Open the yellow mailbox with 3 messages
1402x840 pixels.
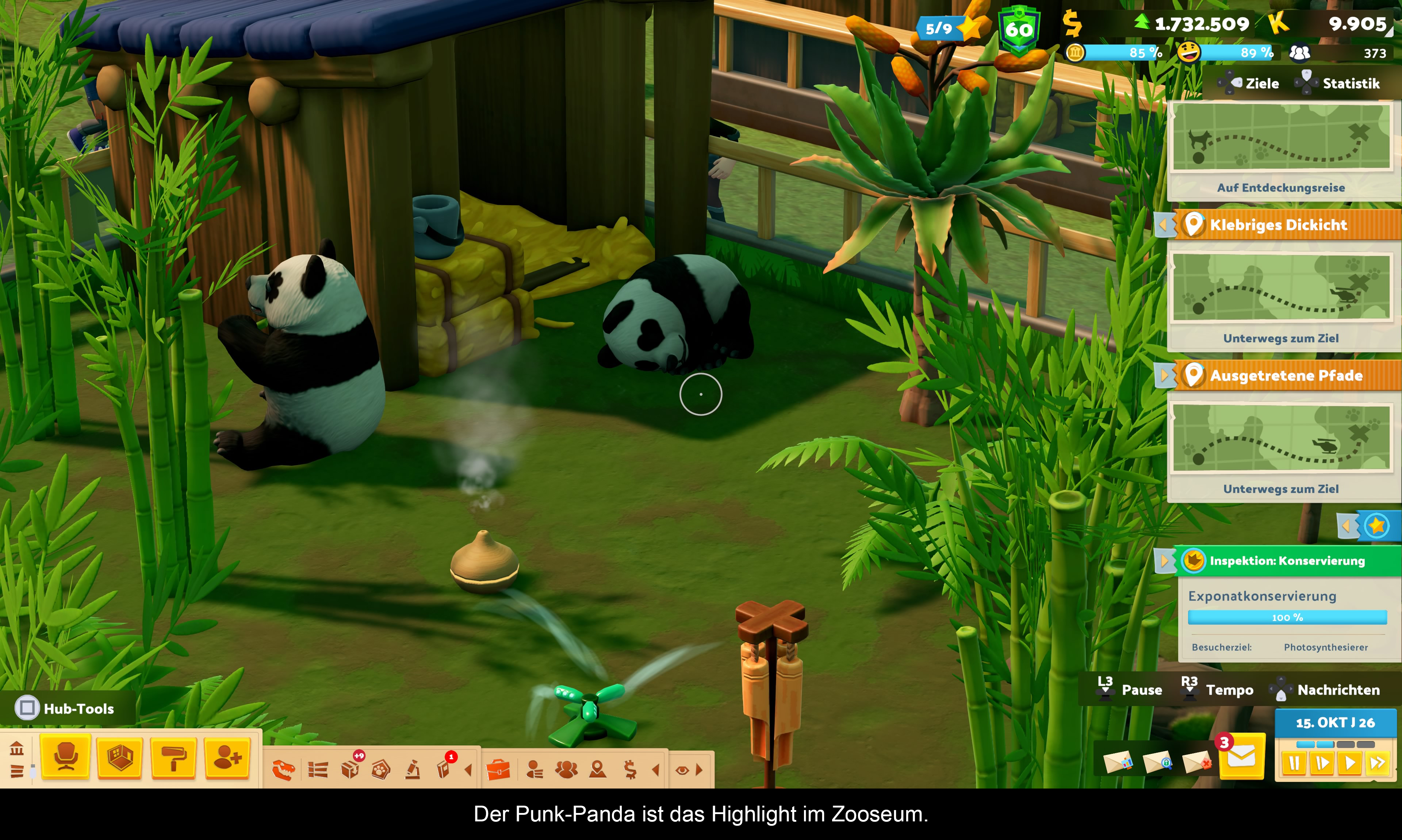coord(1241,757)
